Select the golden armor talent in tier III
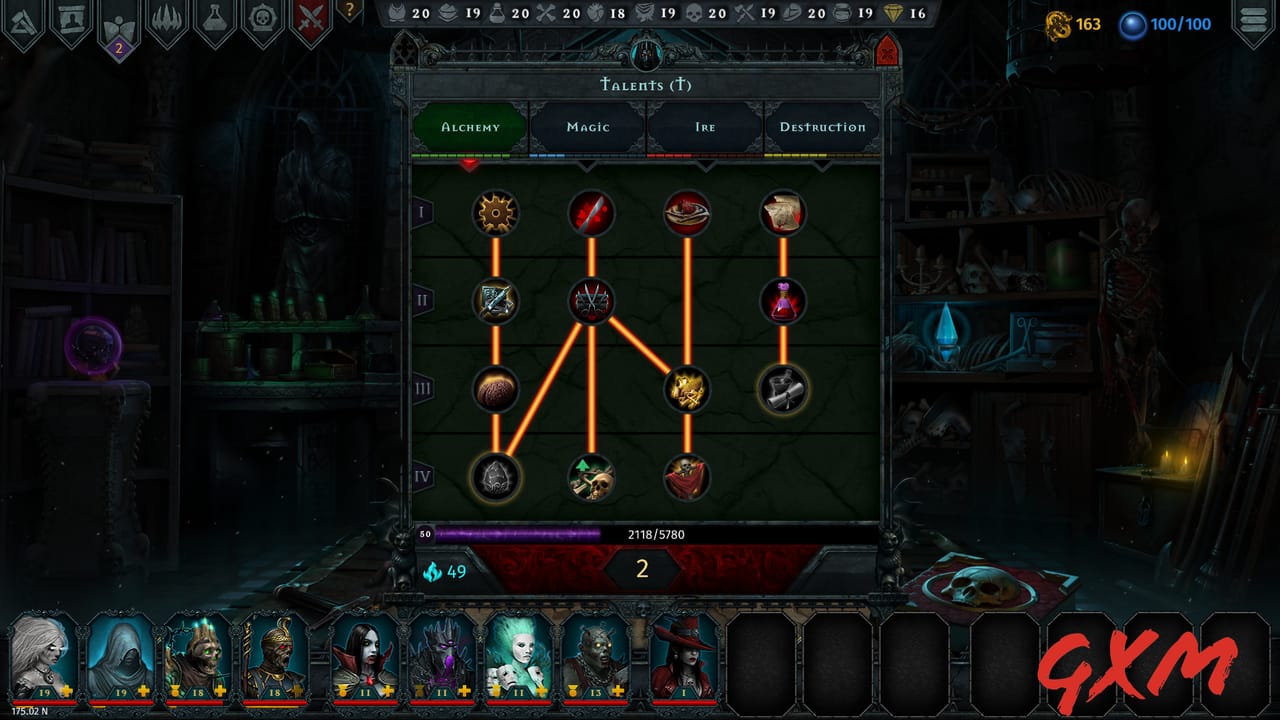This screenshot has width=1280, height=720. 685,390
